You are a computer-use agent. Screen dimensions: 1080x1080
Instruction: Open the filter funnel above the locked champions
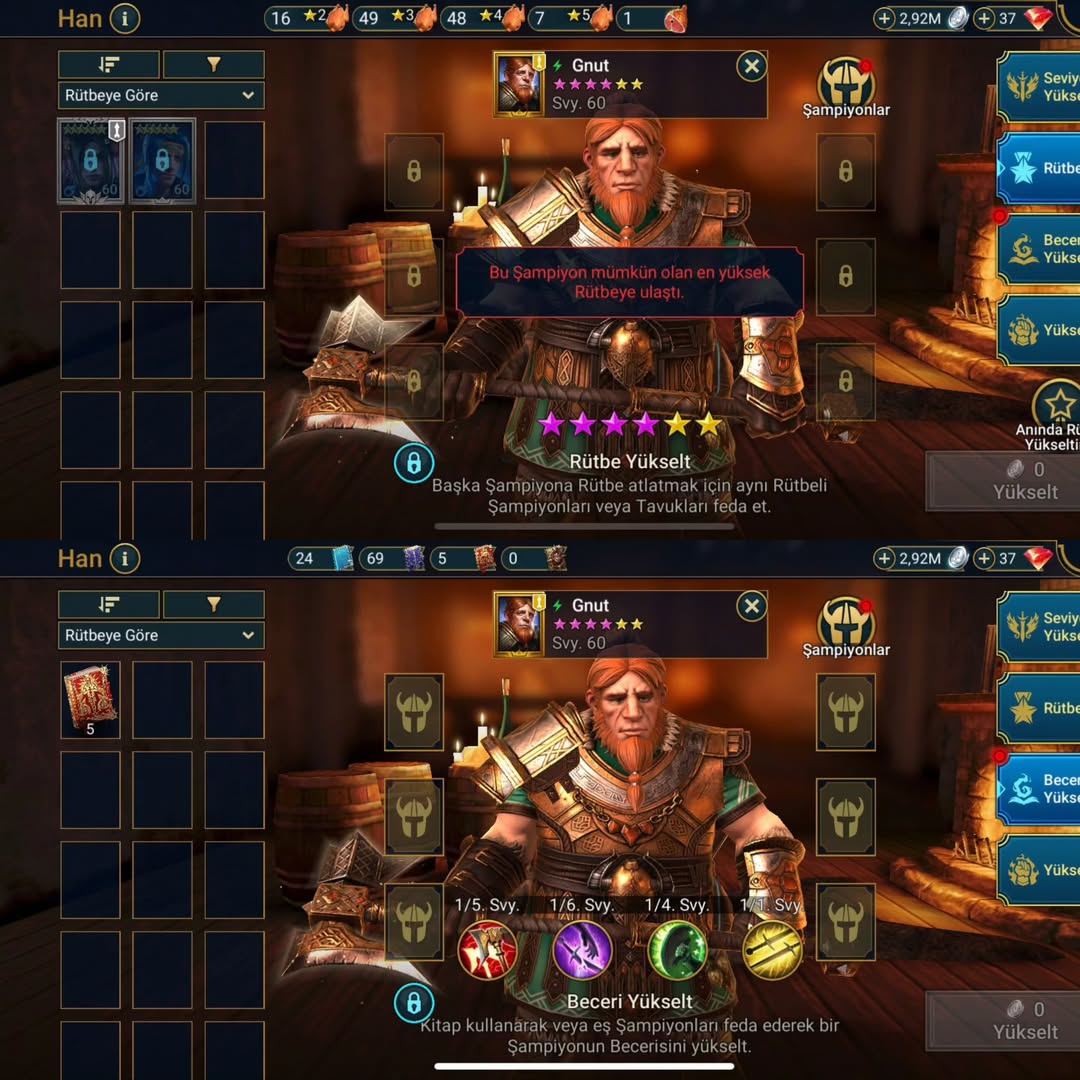point(213,65)
